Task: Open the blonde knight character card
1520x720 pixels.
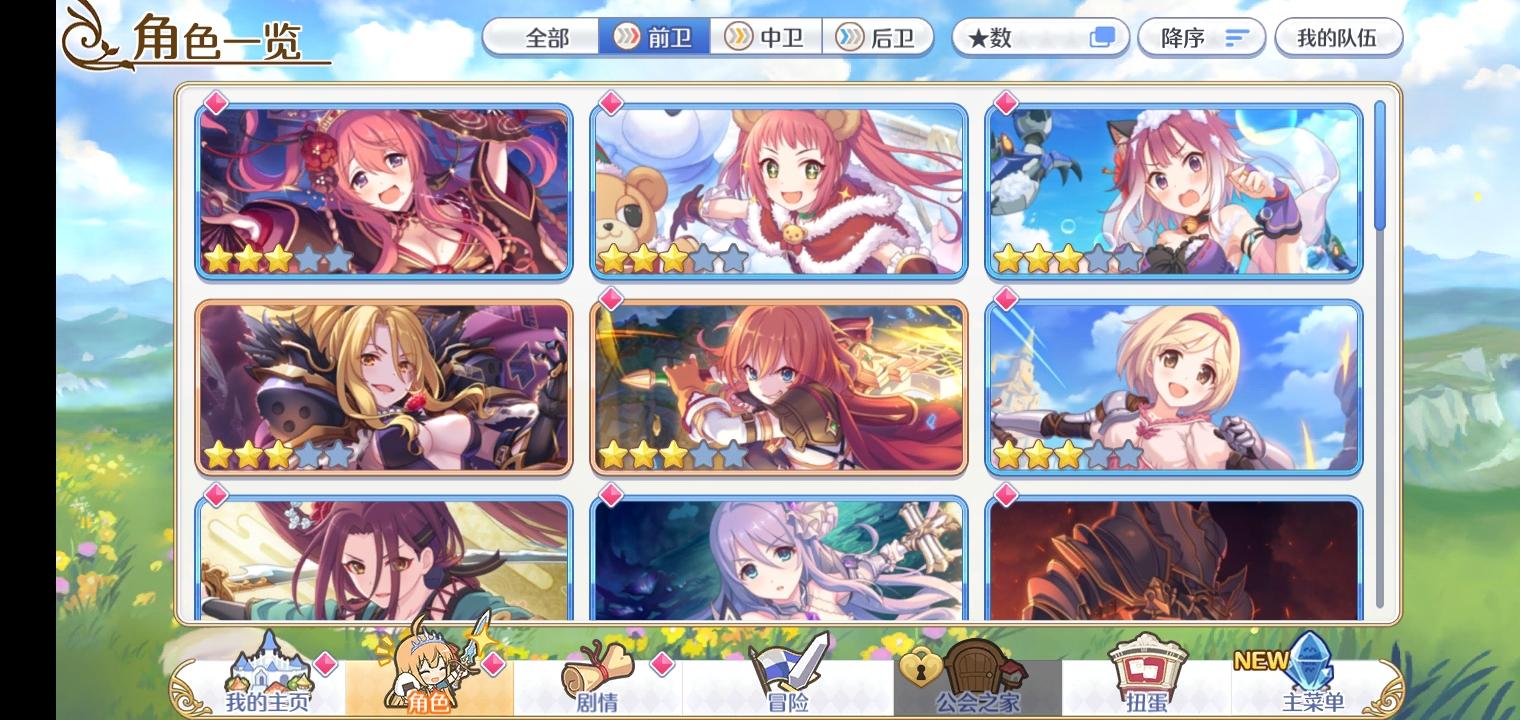Action: point(1172,388)
